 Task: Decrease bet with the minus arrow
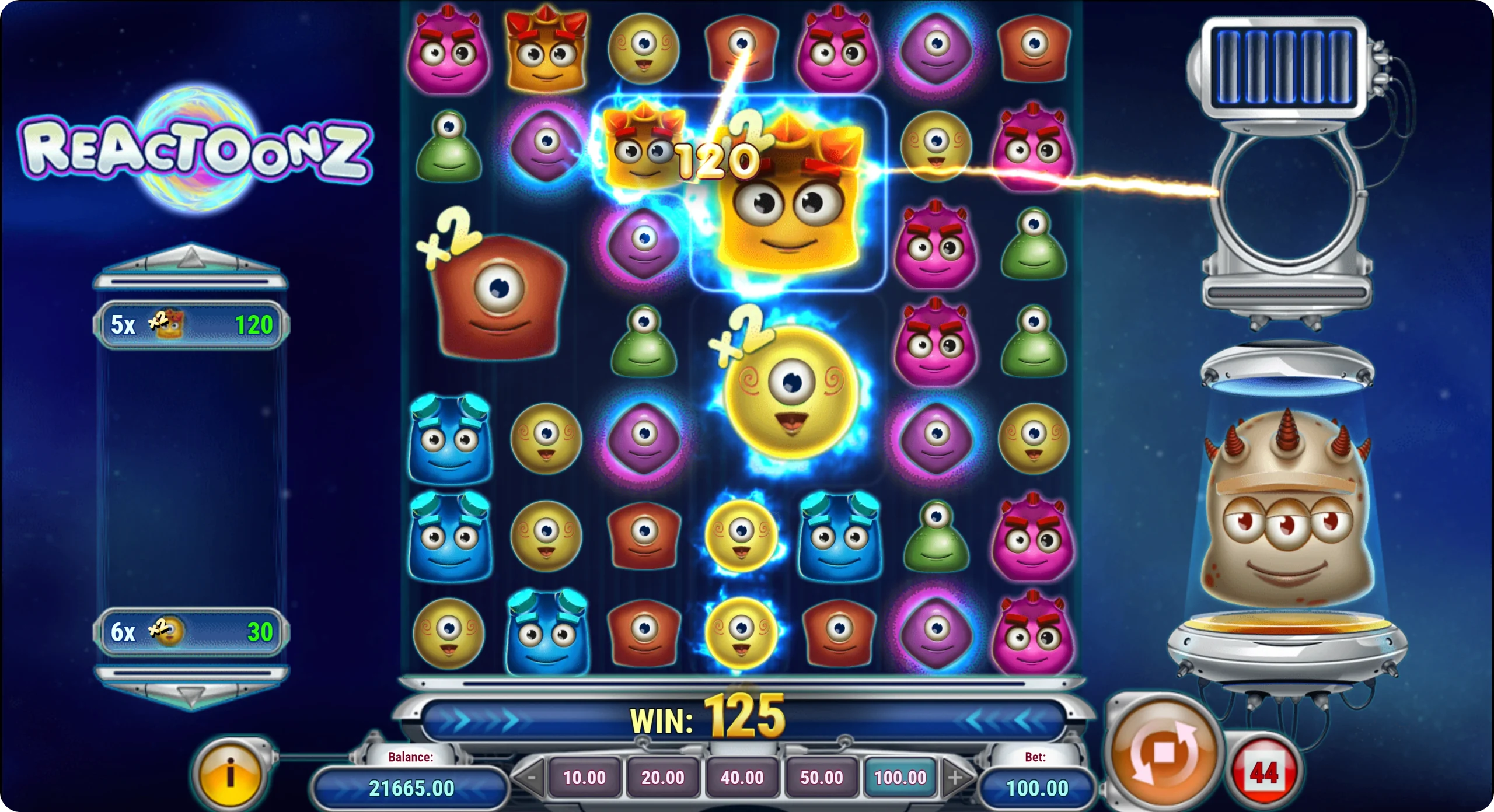pos(530,777)
